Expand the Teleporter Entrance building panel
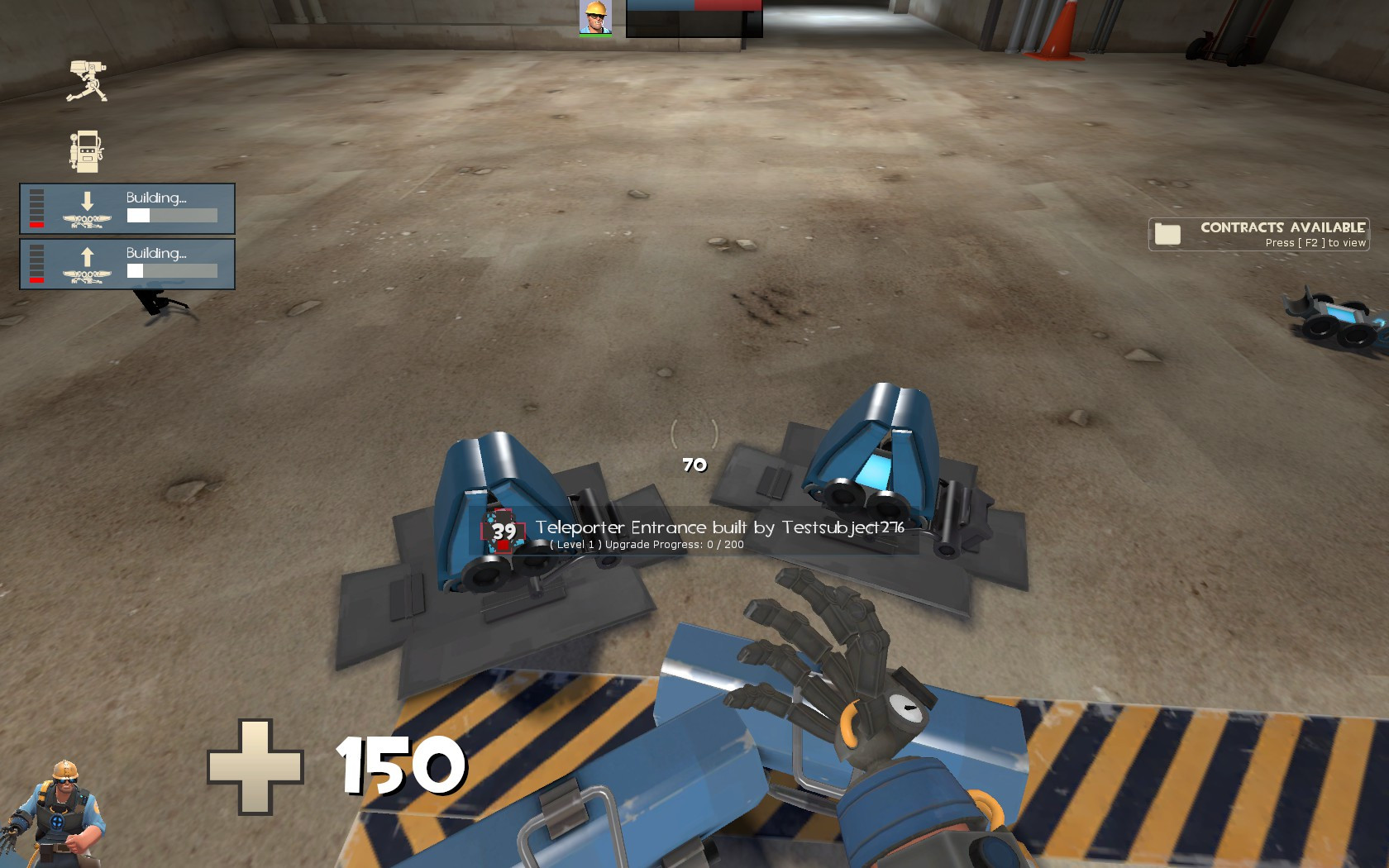 (126, 209)
